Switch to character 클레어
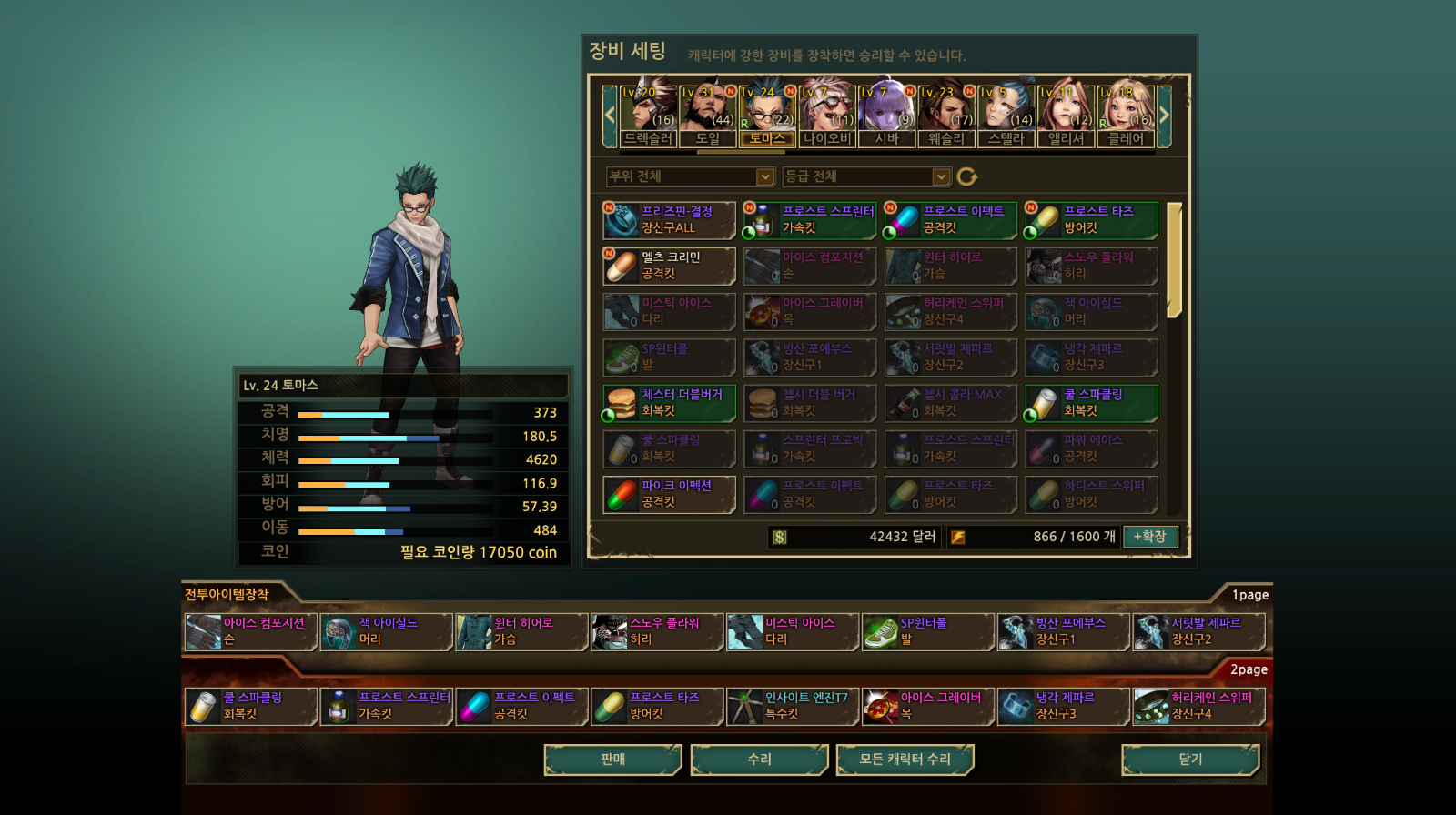Screen dimensions: 1456x815 click(x=1126, y=115)
